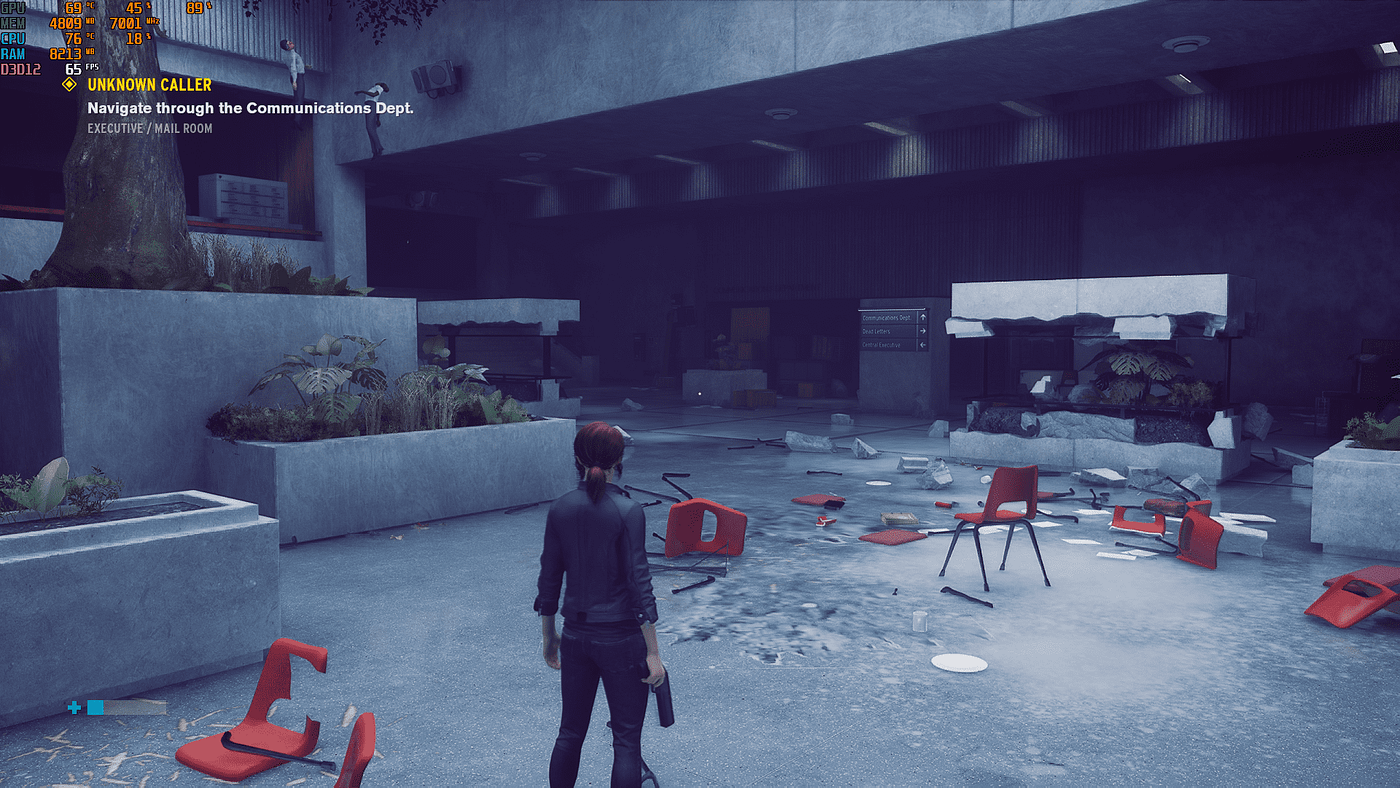Click the yellow mission diamond marker
1400x788 pixels.
click(69, 85)
